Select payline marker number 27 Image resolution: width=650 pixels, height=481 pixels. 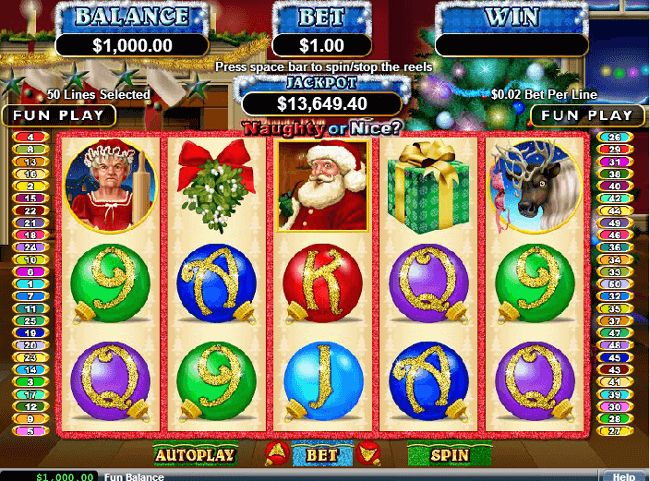[x=612, y=431]
